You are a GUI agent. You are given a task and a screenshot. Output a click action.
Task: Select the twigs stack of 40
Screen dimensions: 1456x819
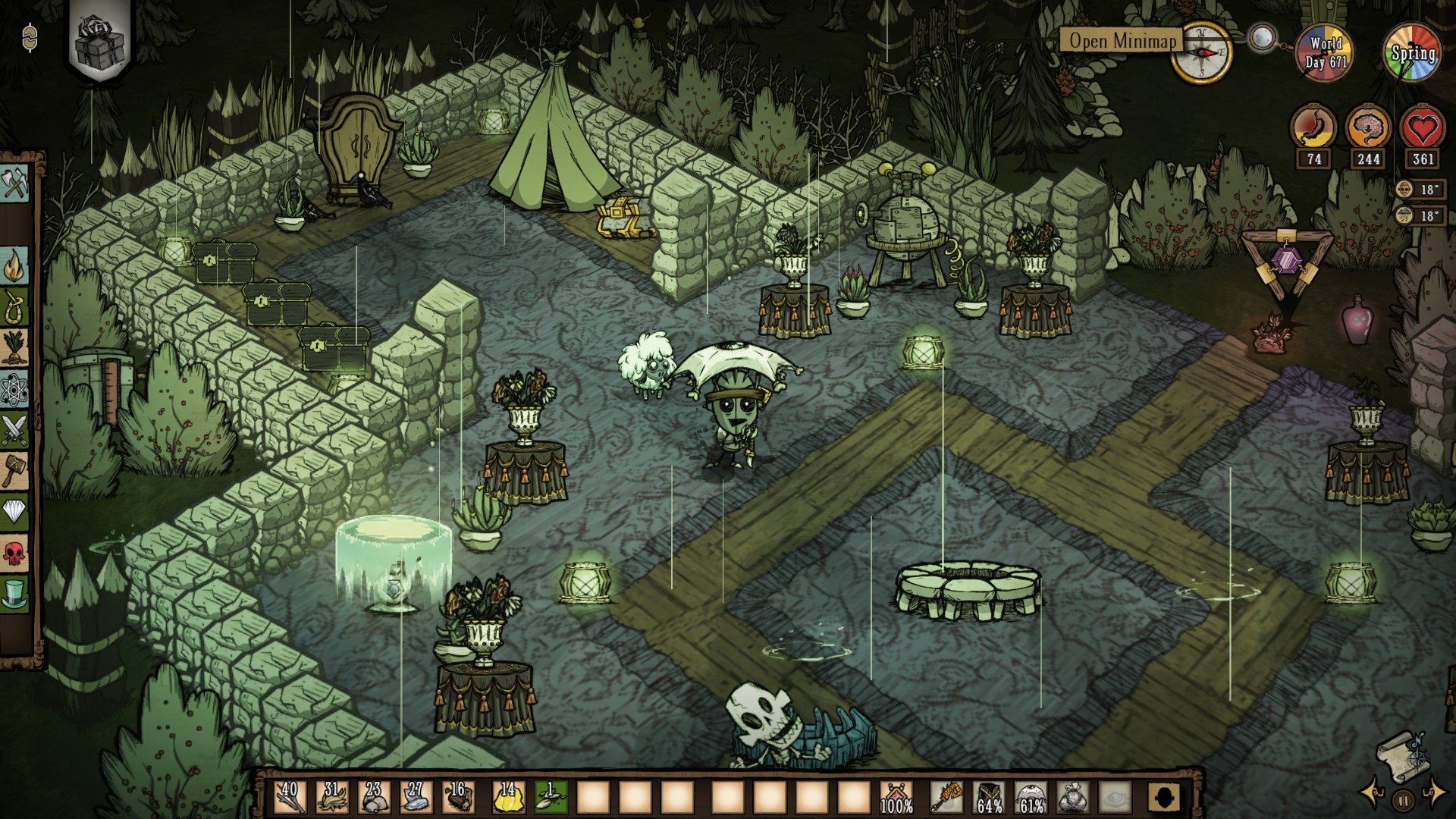coord(290,798)
